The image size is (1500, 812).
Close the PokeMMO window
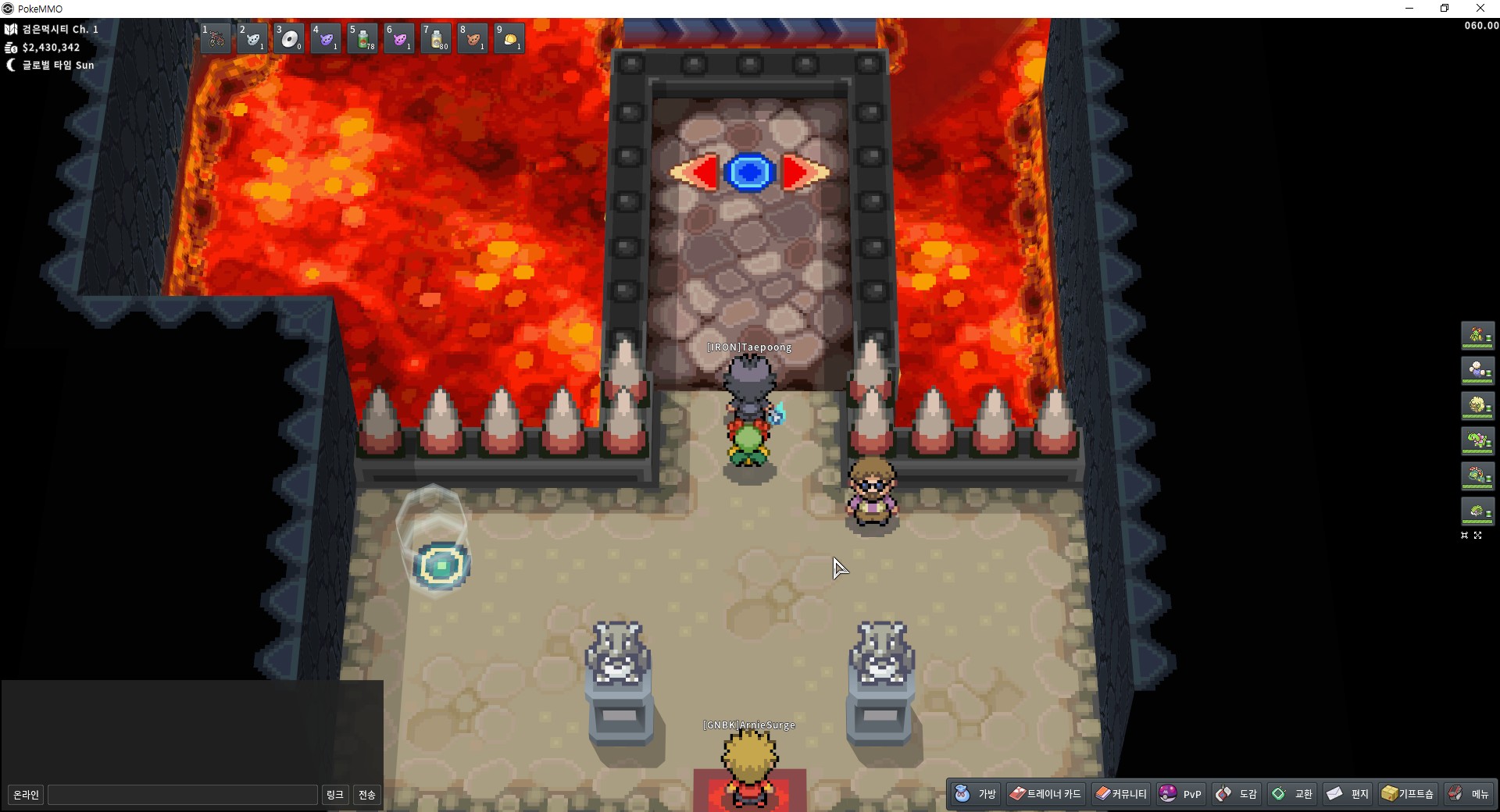[x=1480, y=9]
